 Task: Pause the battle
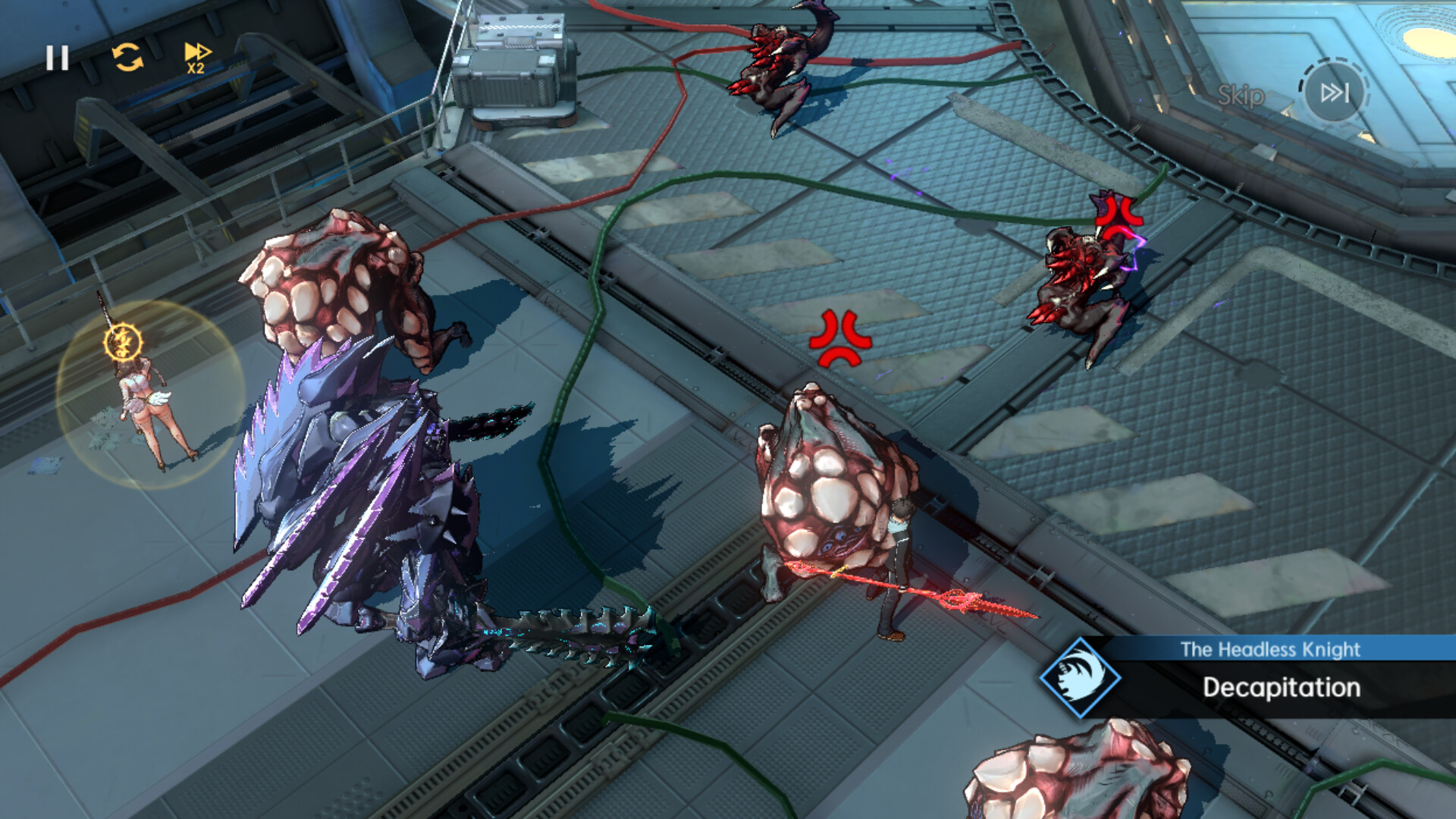(x=57, y=58)
